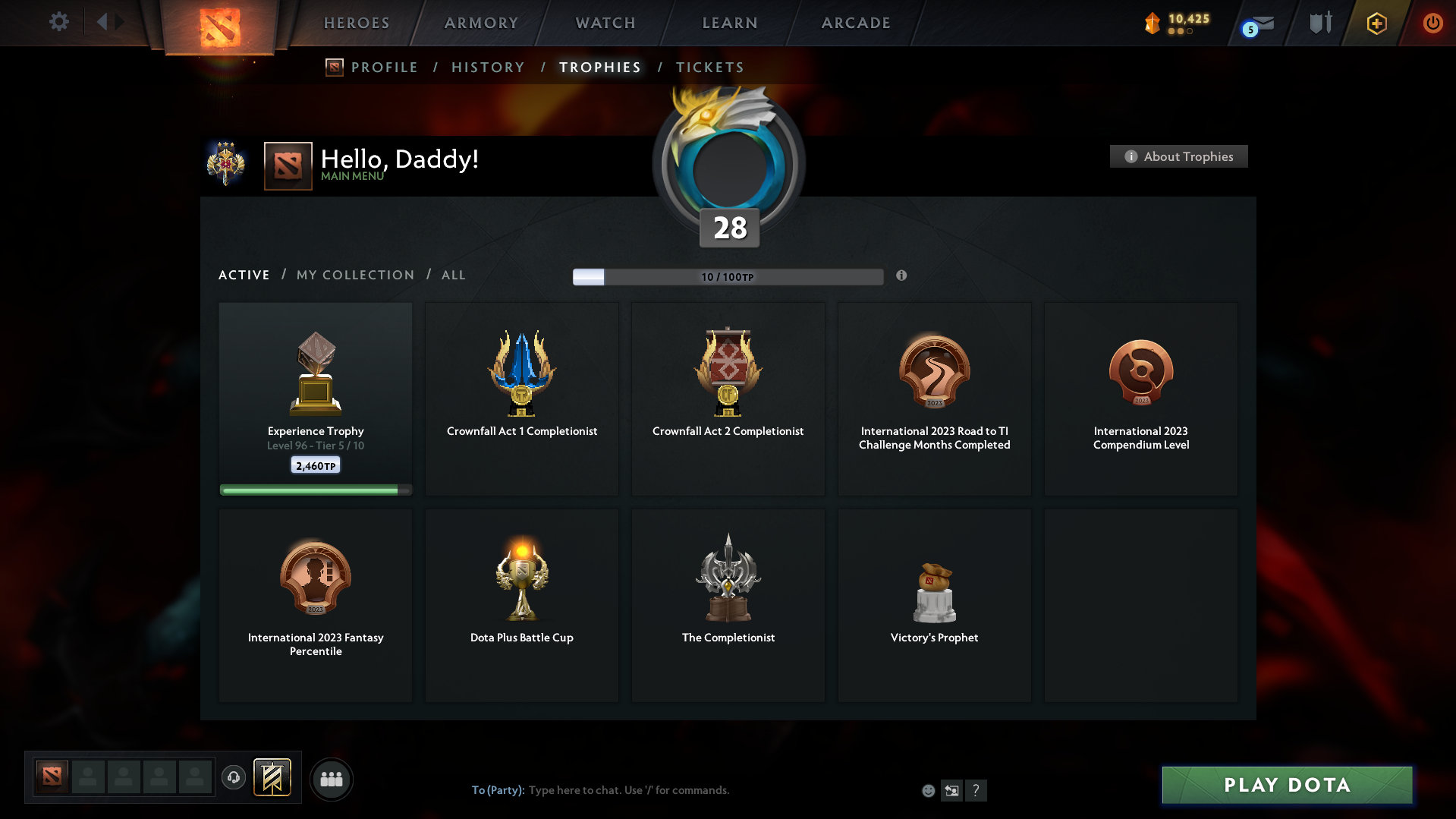The image size is (1456, 819).
Task: Open the Armory shield and sword icon
Action: pyautogui.click(x=1319, y=22)
